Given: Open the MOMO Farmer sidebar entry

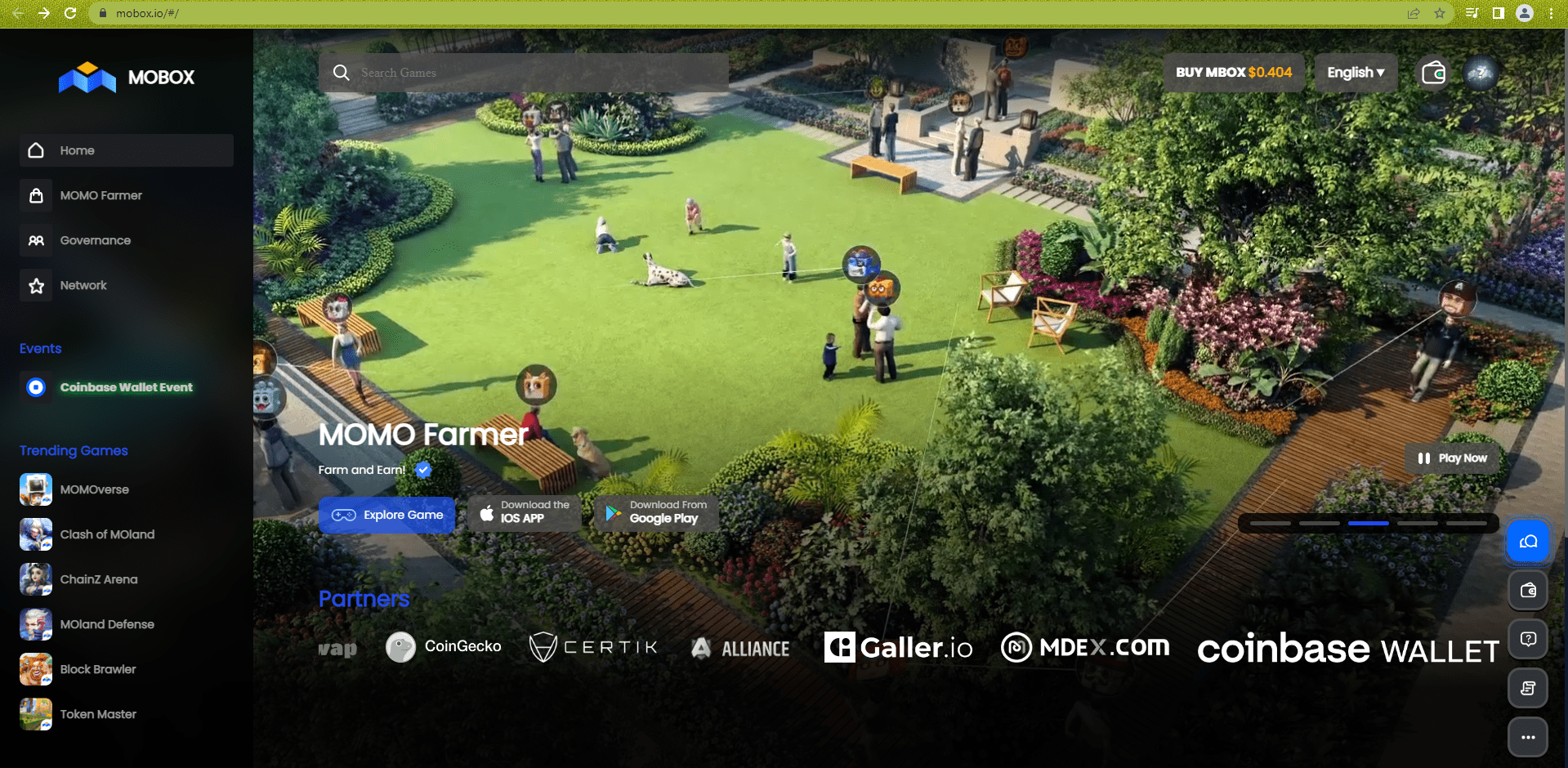Looking at the screenshot, I should (x=101, y=195).
